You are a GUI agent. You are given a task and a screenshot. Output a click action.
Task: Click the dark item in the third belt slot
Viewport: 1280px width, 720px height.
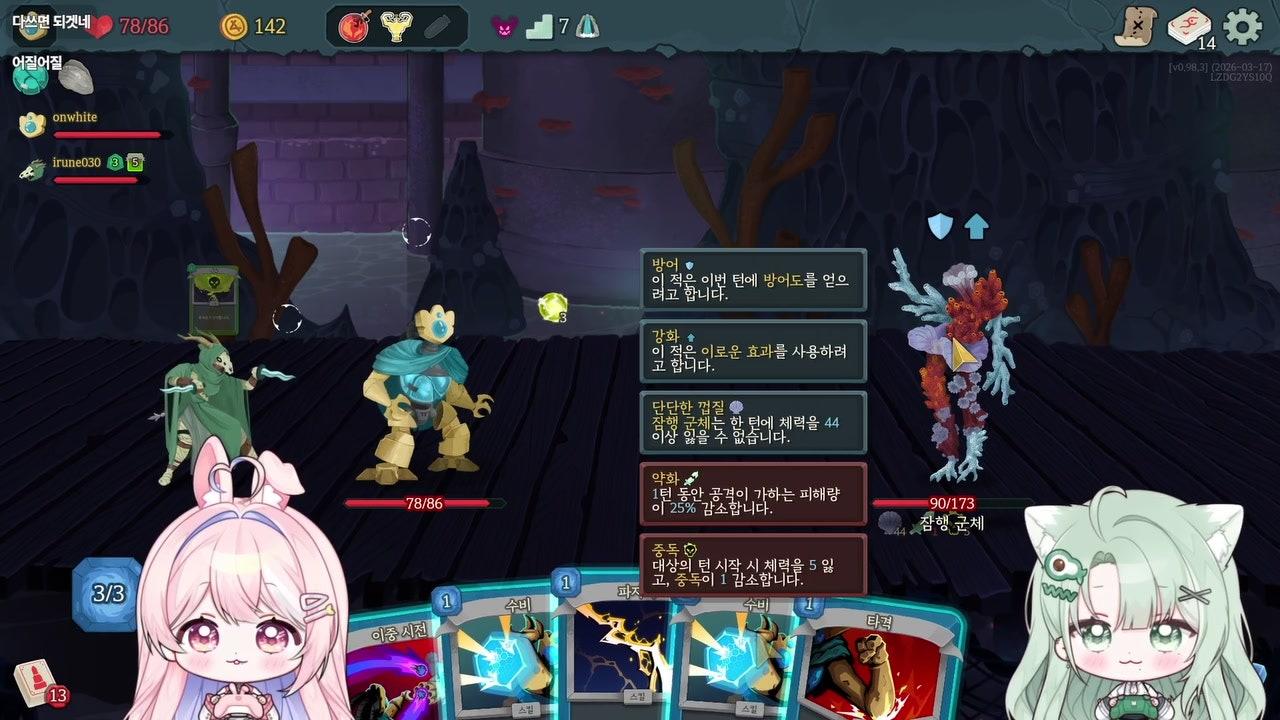point(439,23)
